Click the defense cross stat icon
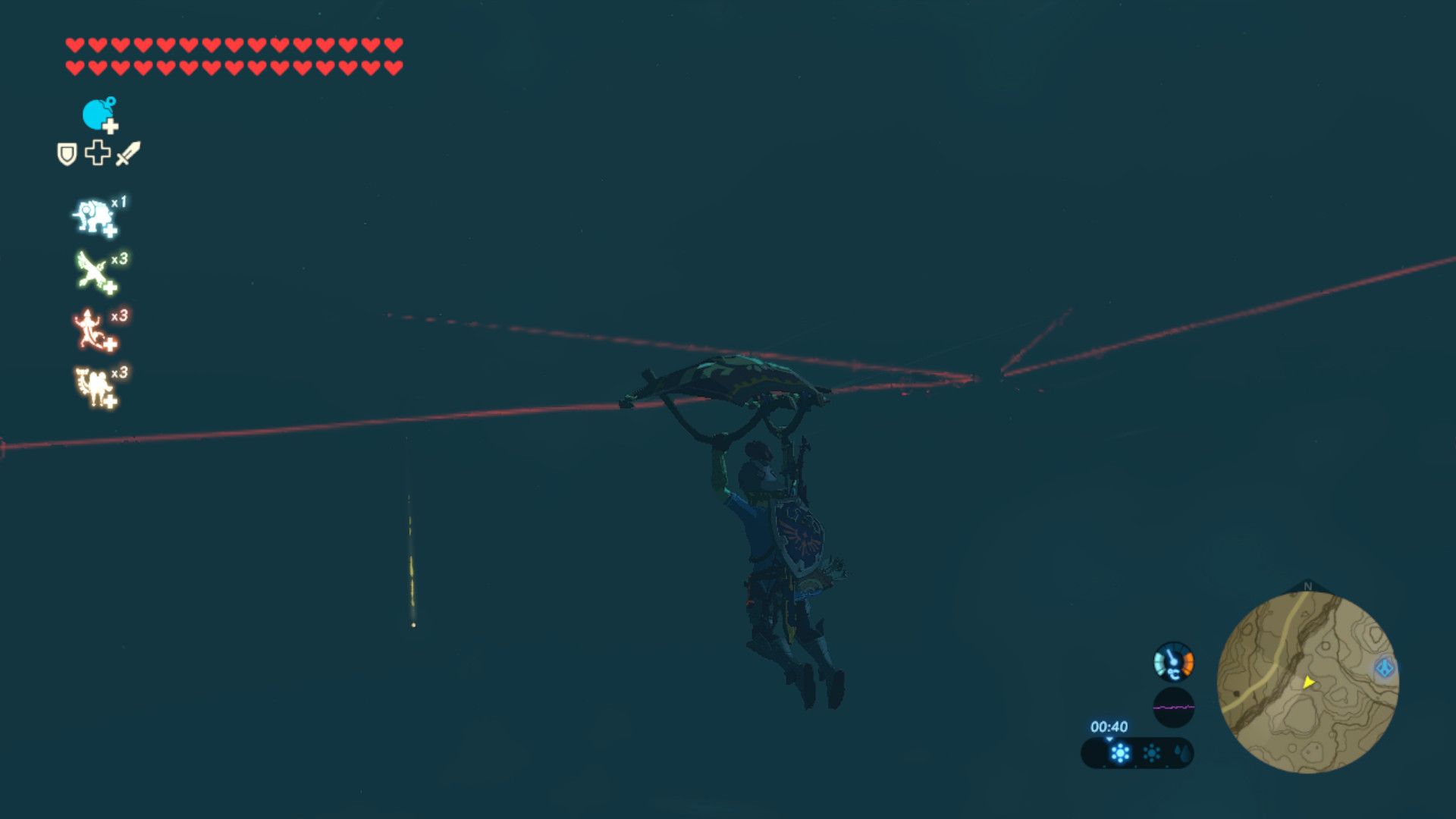Viewport: 1456px width, 819px height. click(x=96, y=155)
